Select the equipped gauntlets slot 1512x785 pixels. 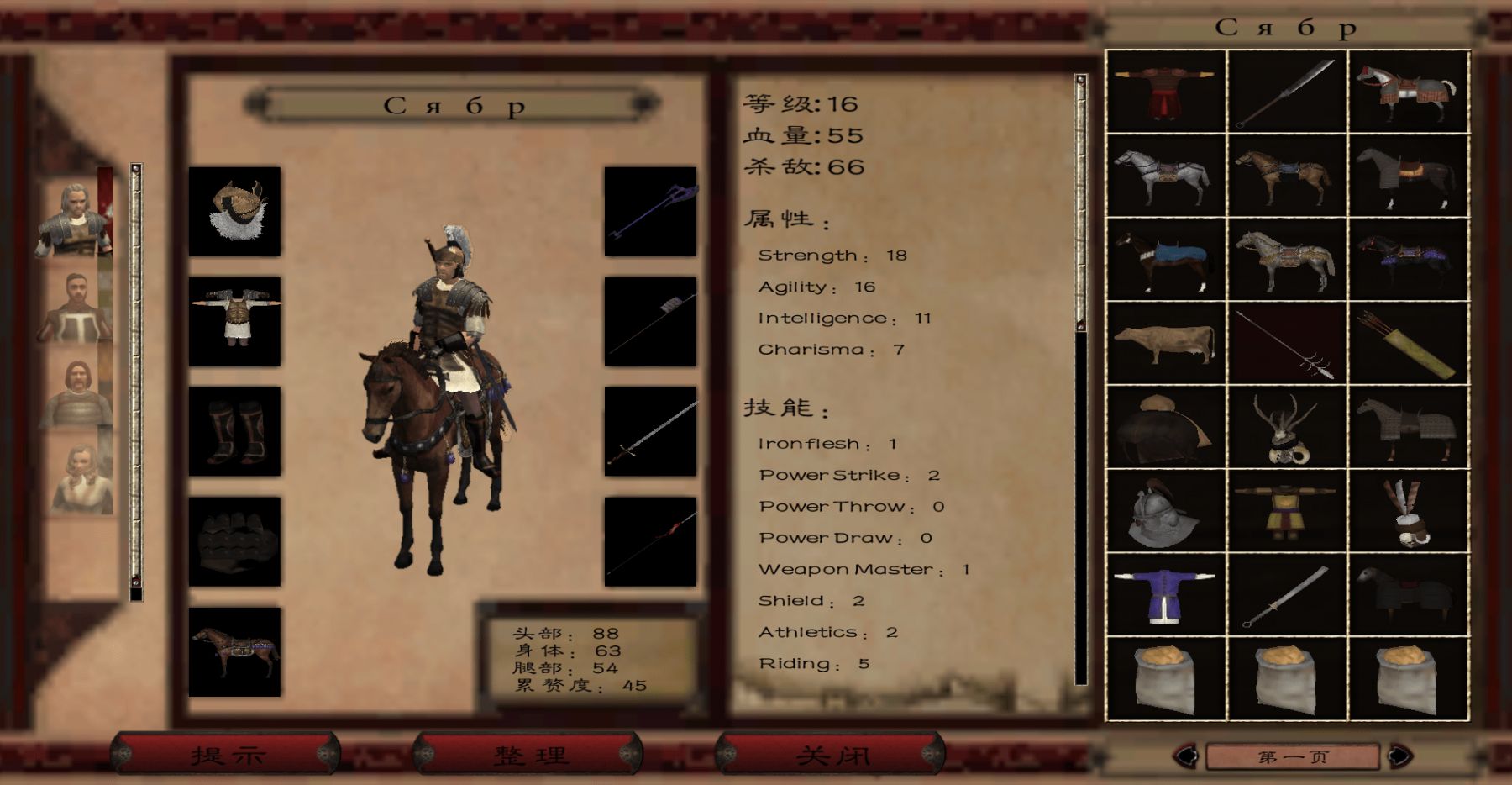coord(234,541)
